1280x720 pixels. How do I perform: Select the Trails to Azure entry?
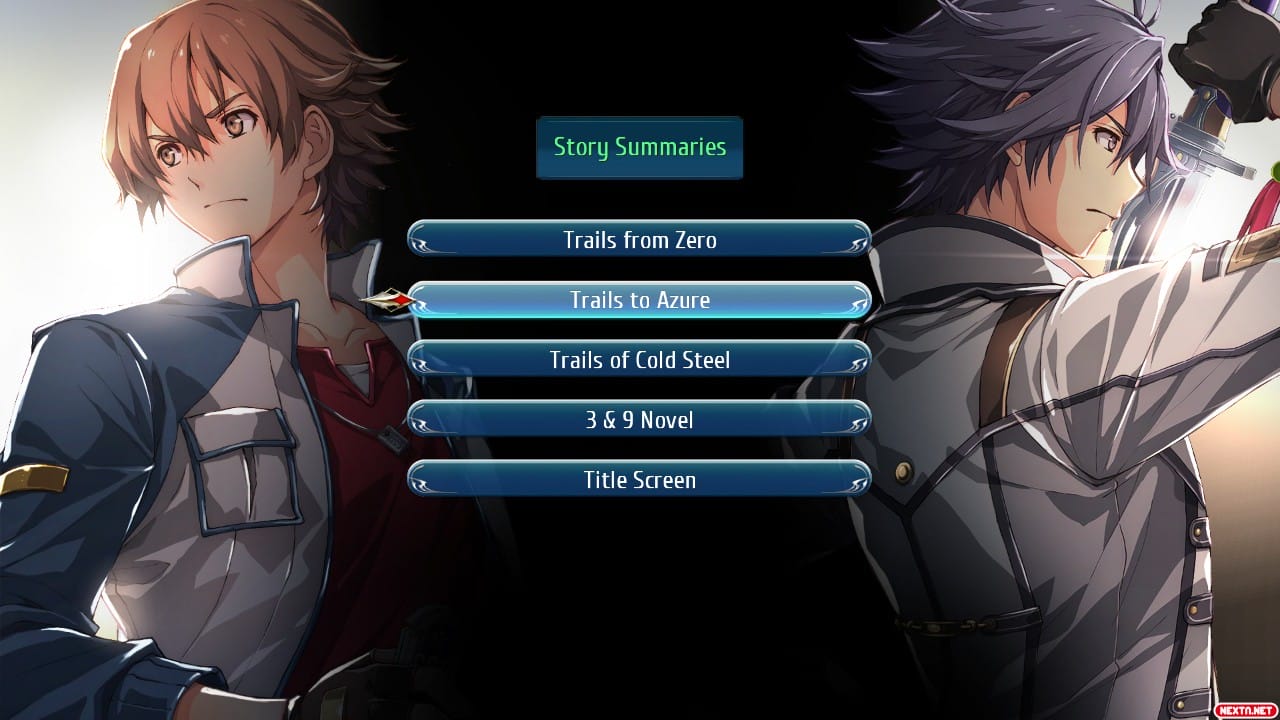click(x=639, y=300)
